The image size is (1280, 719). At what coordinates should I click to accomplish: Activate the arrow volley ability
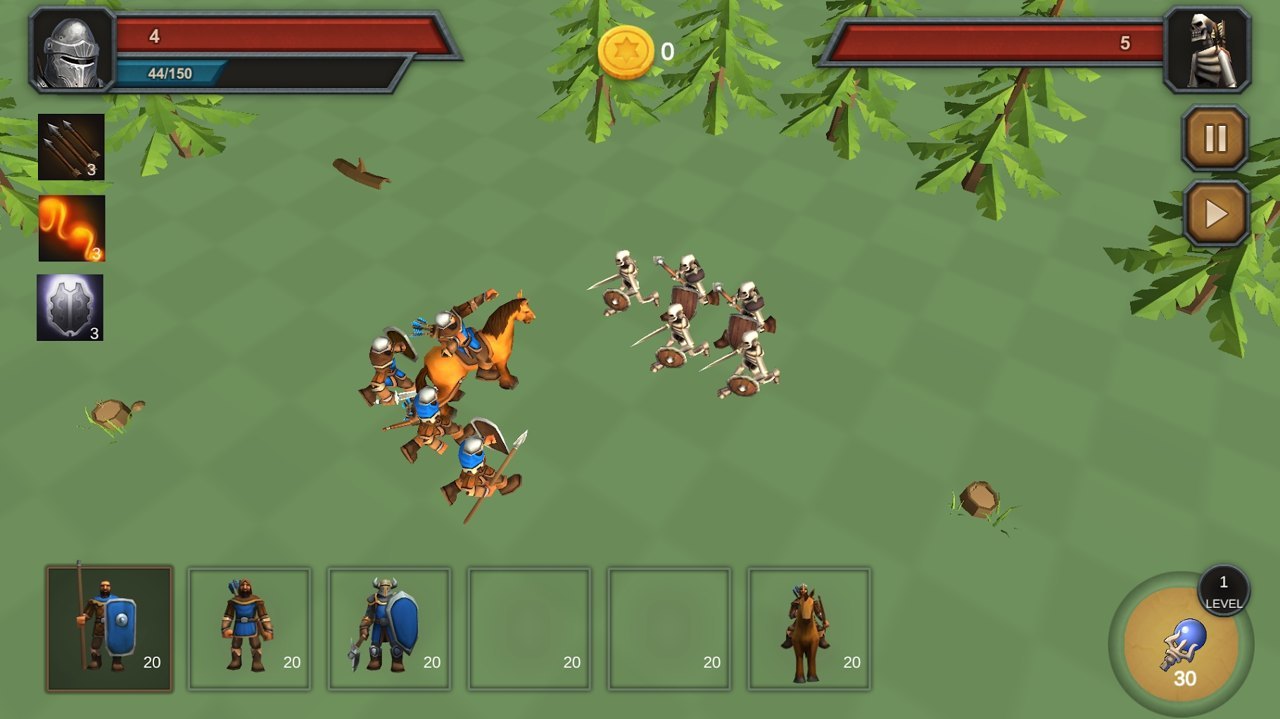click(71, 147)
